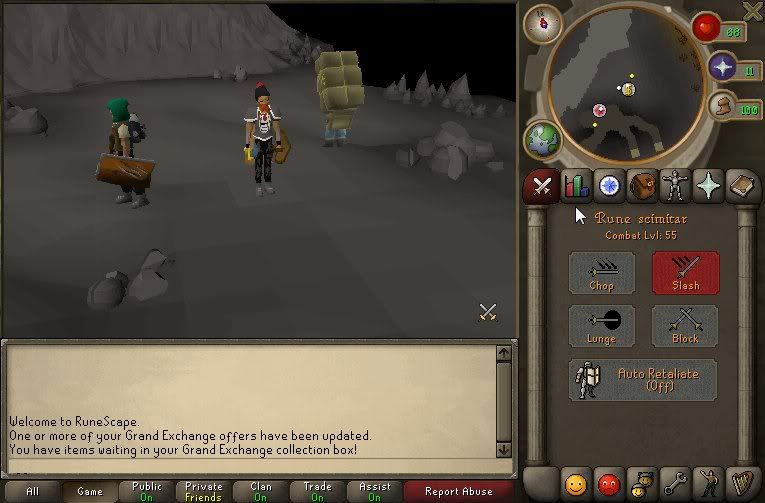This screenshot has width=765, height=503.
Task: Open the Friends List smiley tab
Action: point(575,484)
